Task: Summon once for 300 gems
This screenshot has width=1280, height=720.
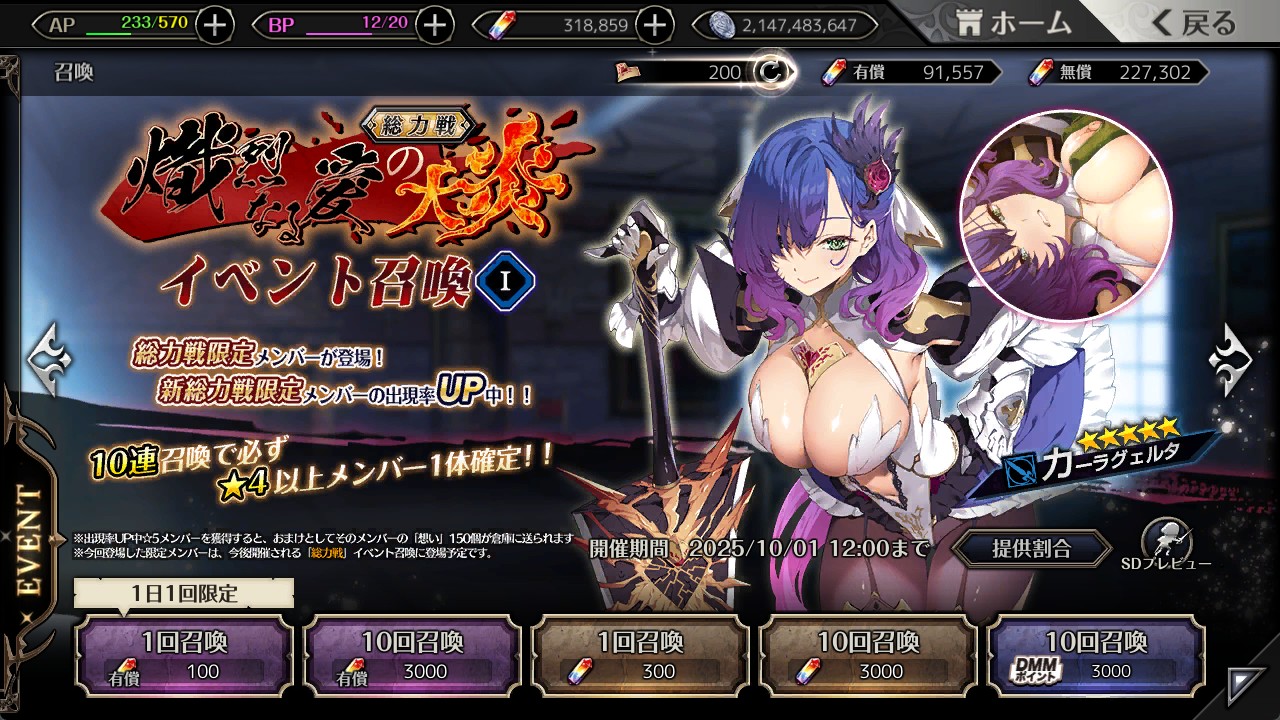Action: [x=640, y=655]
